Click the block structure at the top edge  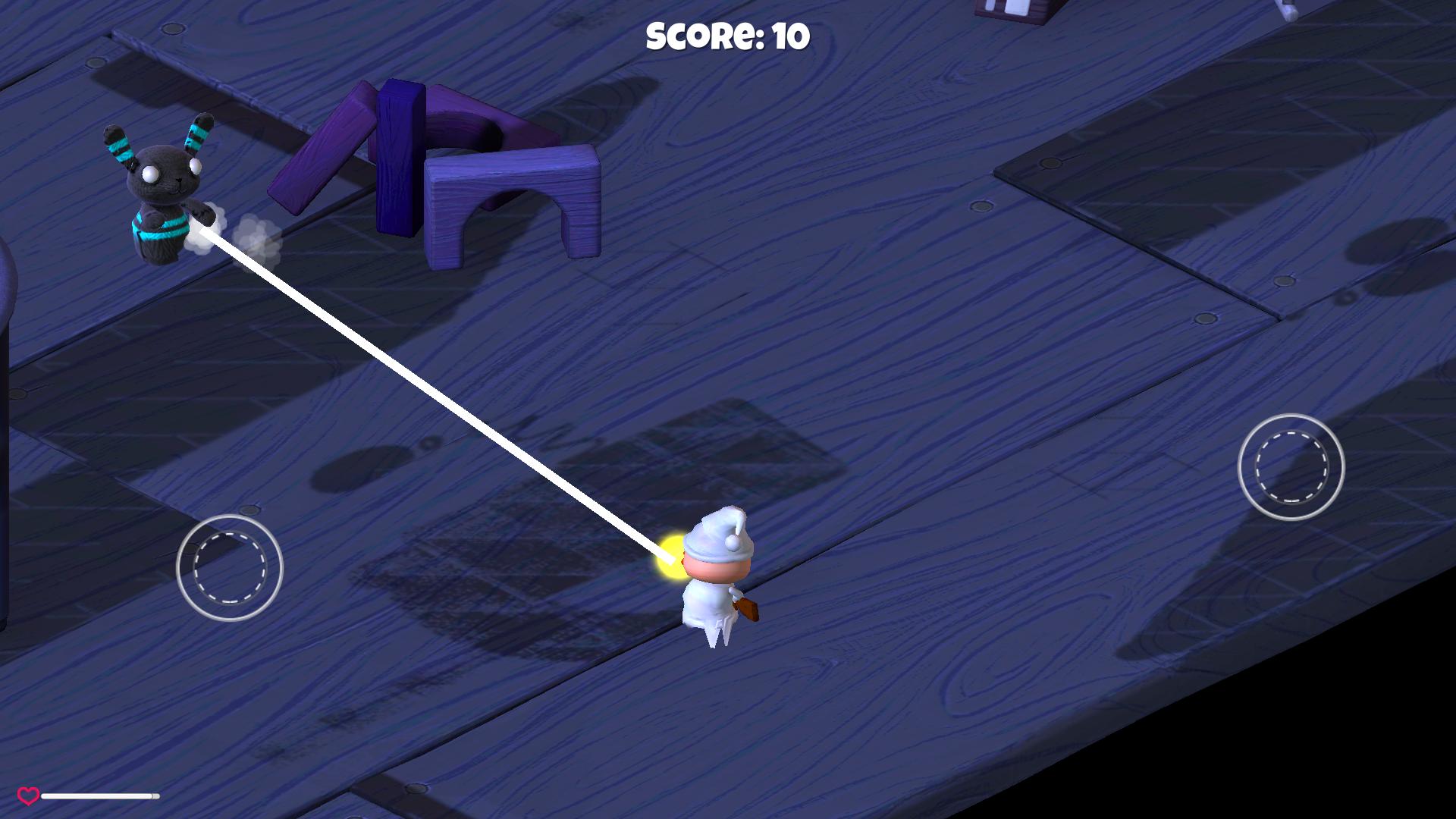(1009, 11)
